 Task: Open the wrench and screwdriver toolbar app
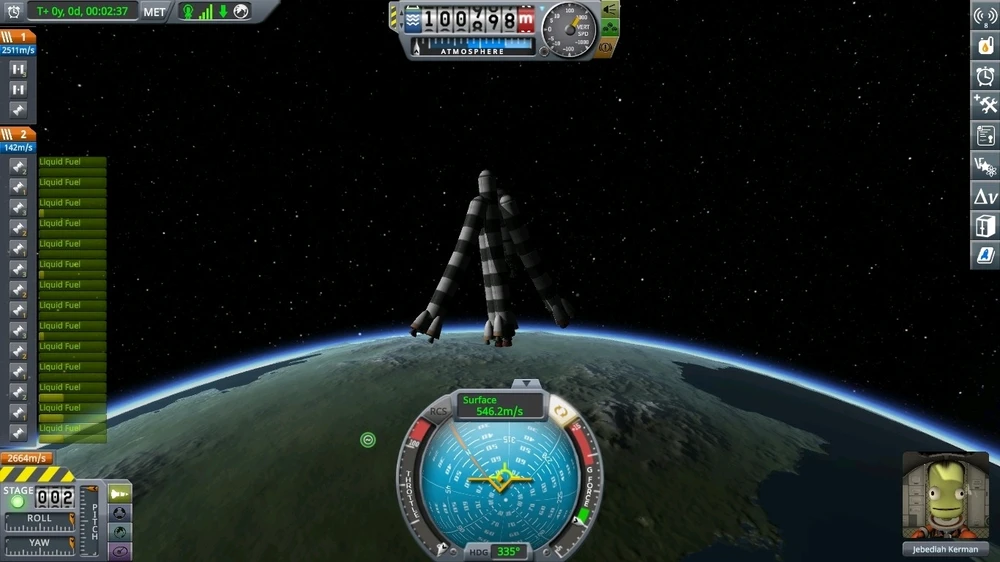tap(984, 105)
